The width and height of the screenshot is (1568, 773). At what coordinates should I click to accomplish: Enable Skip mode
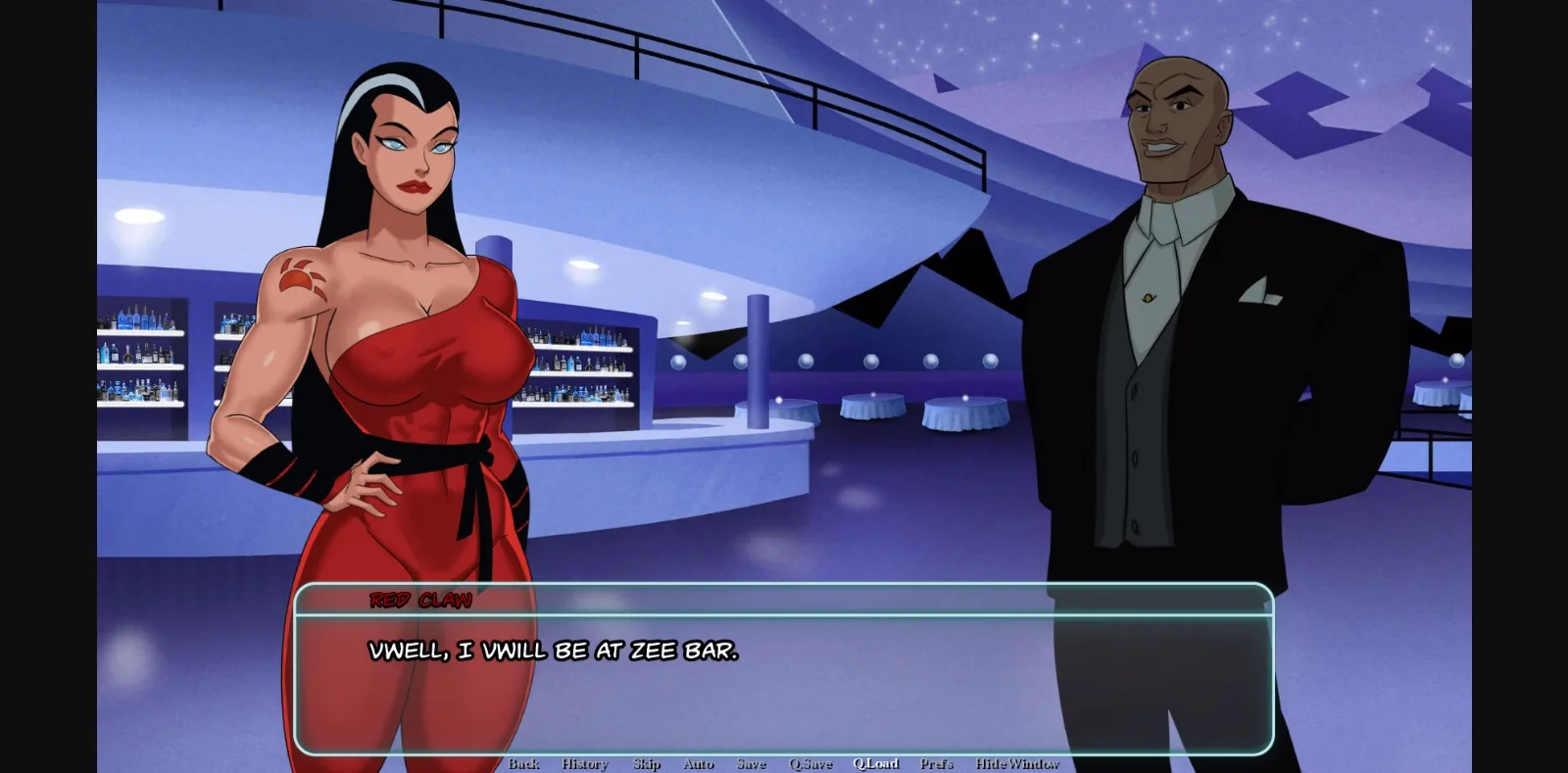pyautogui.click(x=646, y=763)
